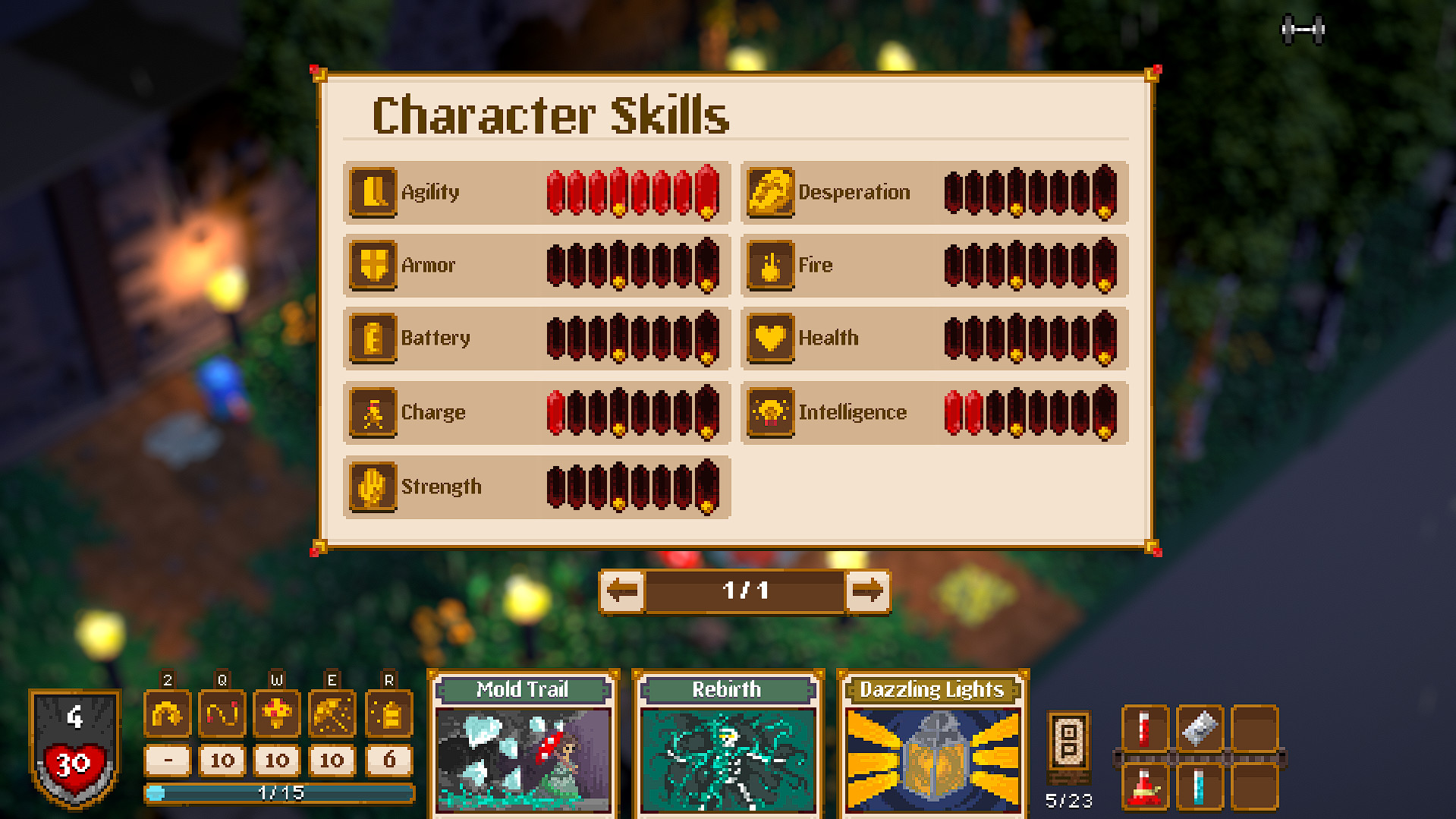Select the mushroom ability bound to W
Screen dimensions: 1456x819
pos(276,713)
